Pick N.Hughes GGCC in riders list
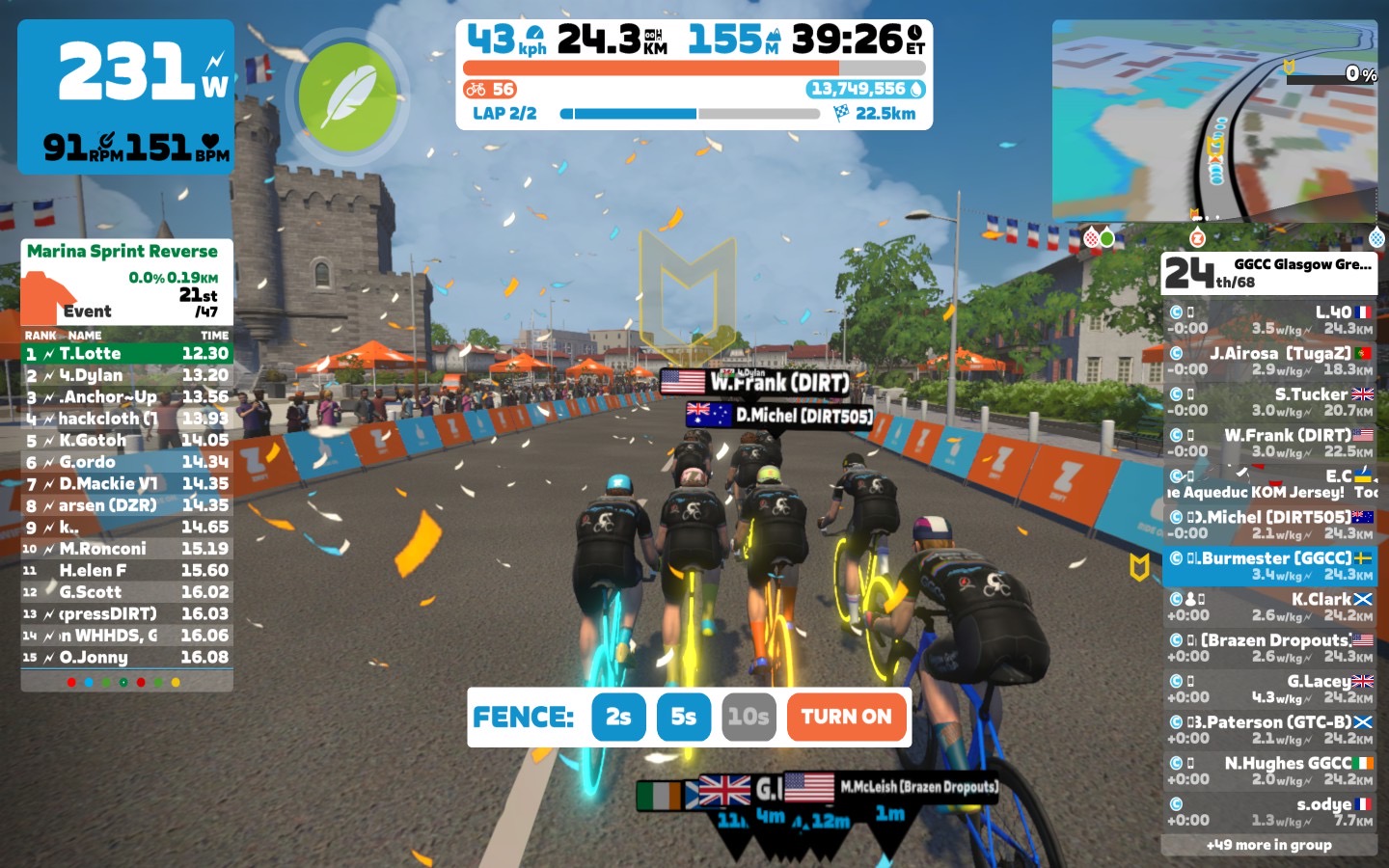 point(1269,771)
